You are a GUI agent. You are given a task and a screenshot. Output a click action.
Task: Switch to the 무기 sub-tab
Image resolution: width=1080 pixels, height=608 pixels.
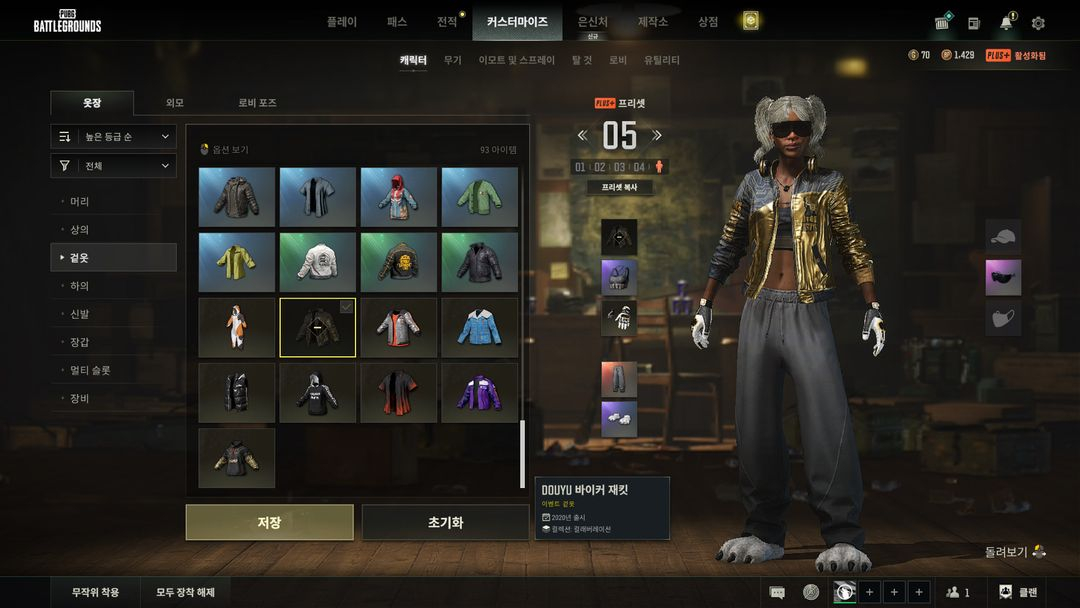point(453,60)
